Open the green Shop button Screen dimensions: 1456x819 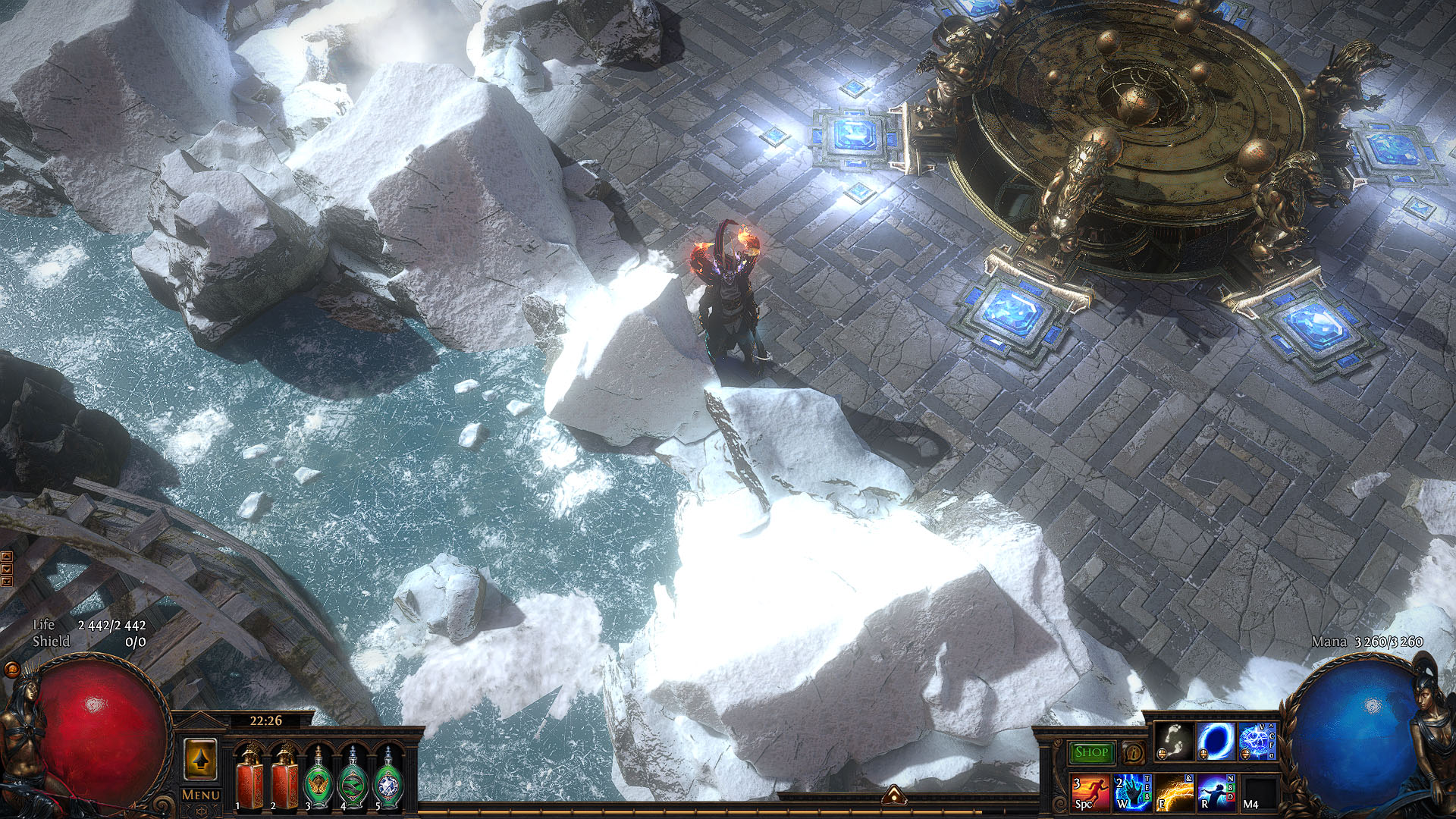click(x=1091, y=752)
